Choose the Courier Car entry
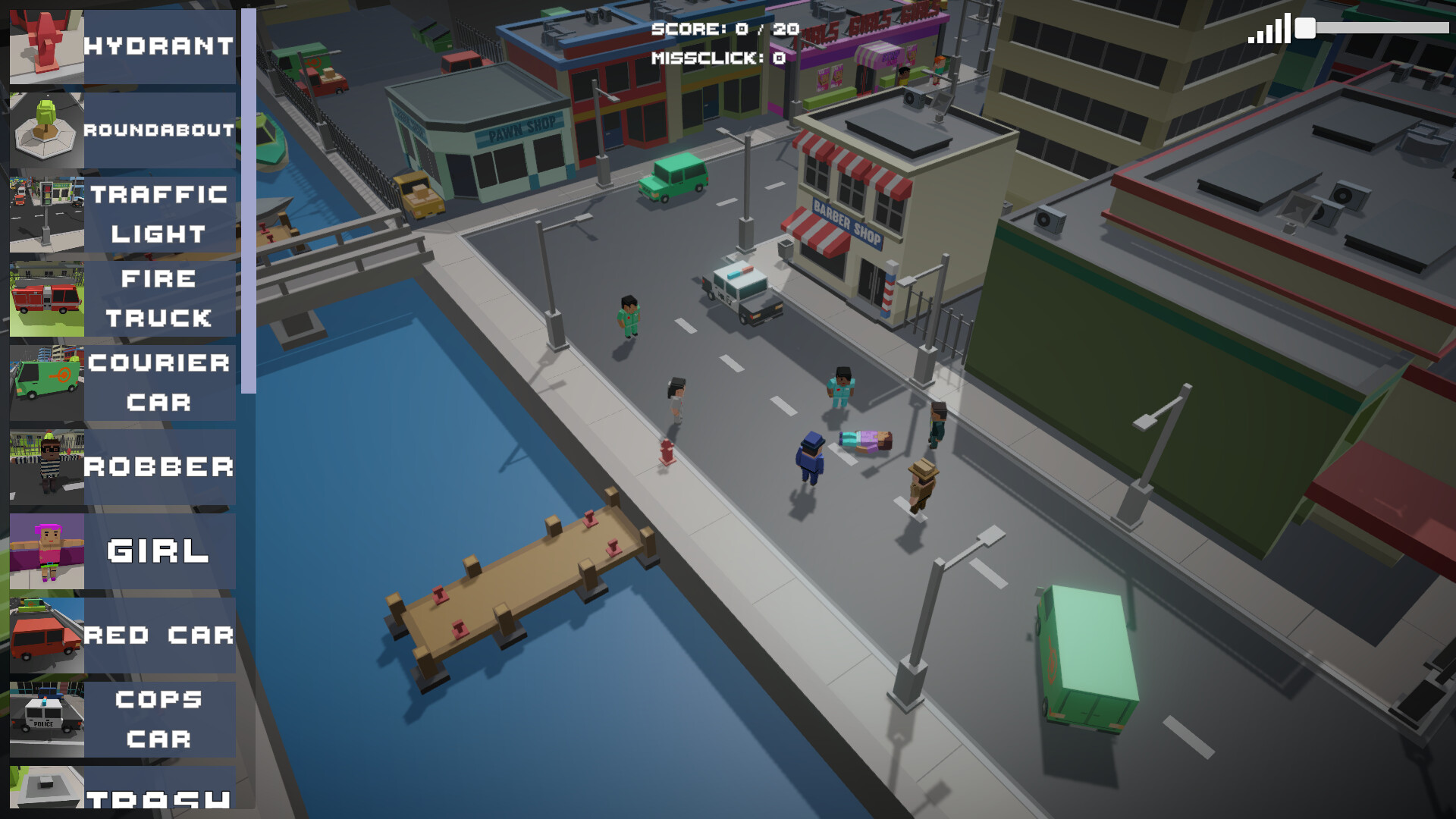The image size is (1456, 819). tap(123, 383)
